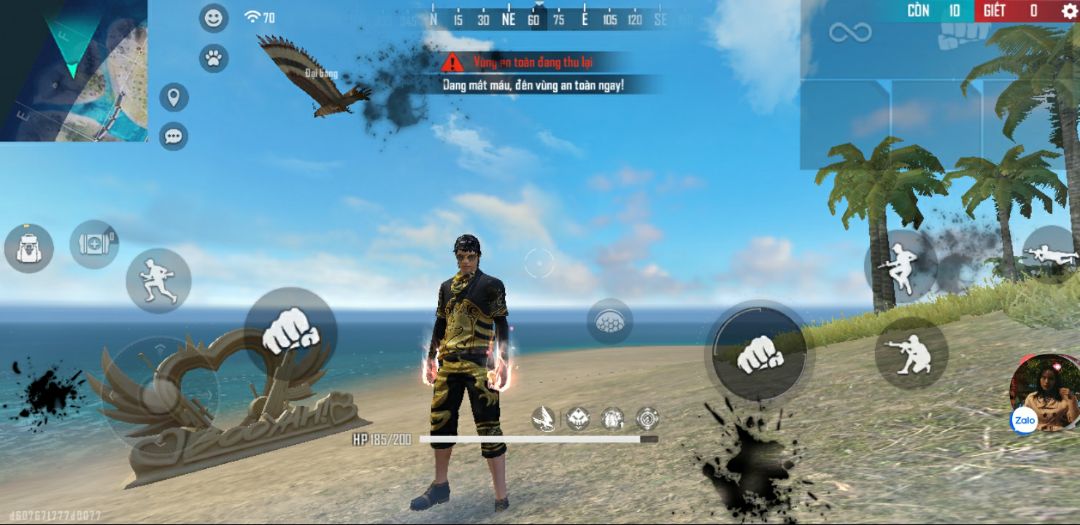Attack with the large right-side fist button

pos(759,352)
